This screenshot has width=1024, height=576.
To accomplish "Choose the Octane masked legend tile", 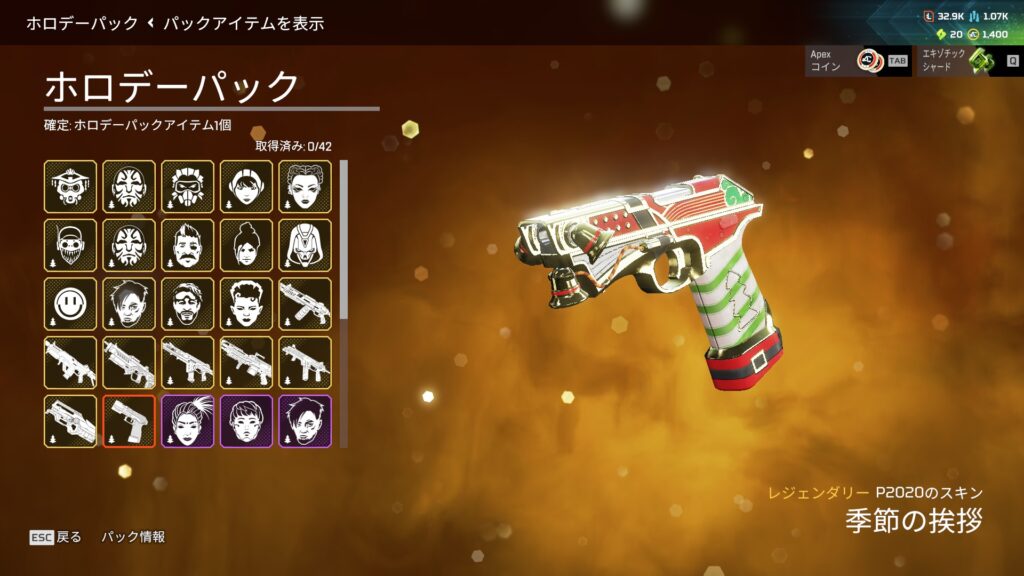I will [x=188, y=186].
